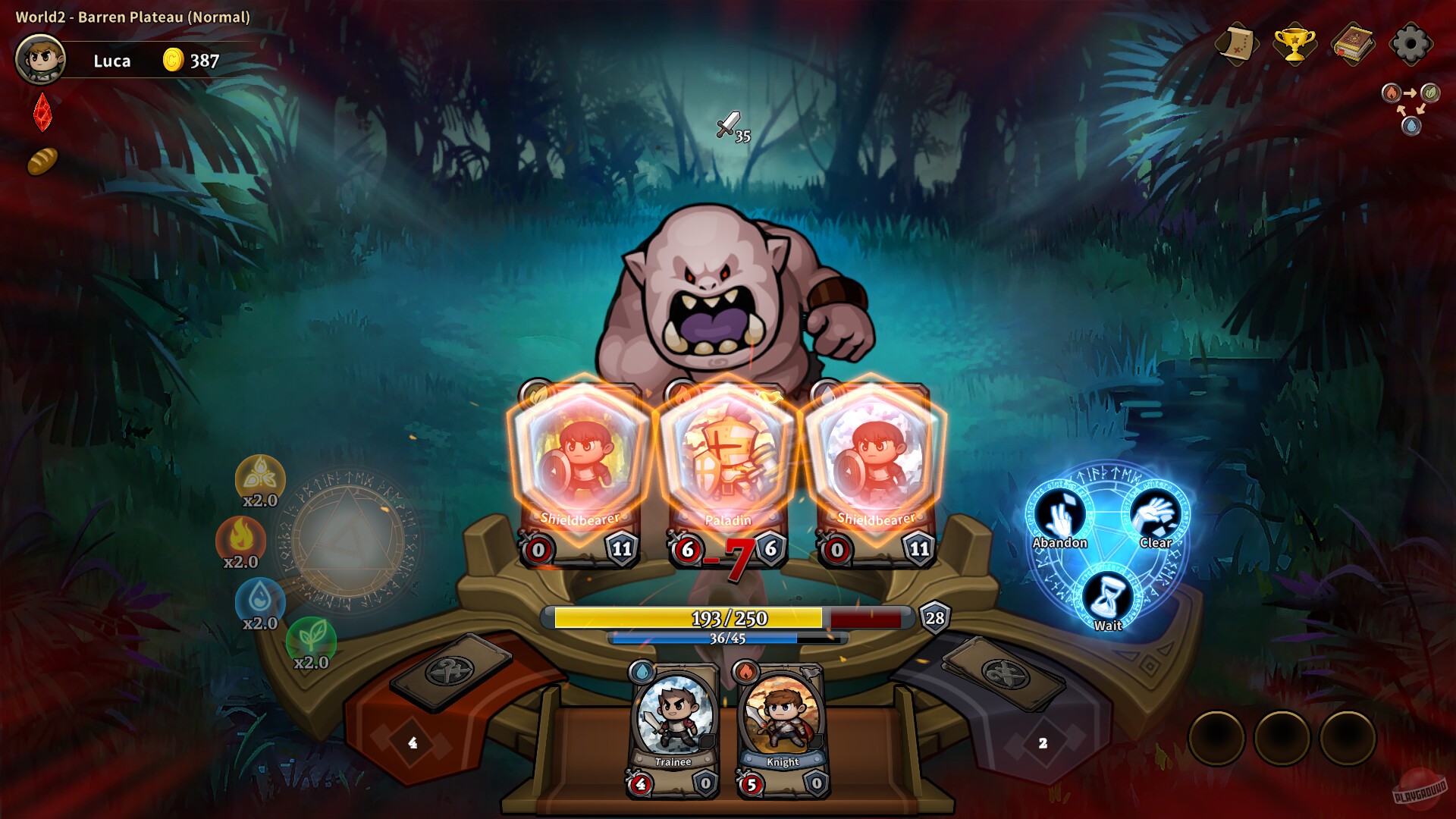Click Luca's player avatar portrait
Viewport: 1456px width, 819px height.
[39, 60]
